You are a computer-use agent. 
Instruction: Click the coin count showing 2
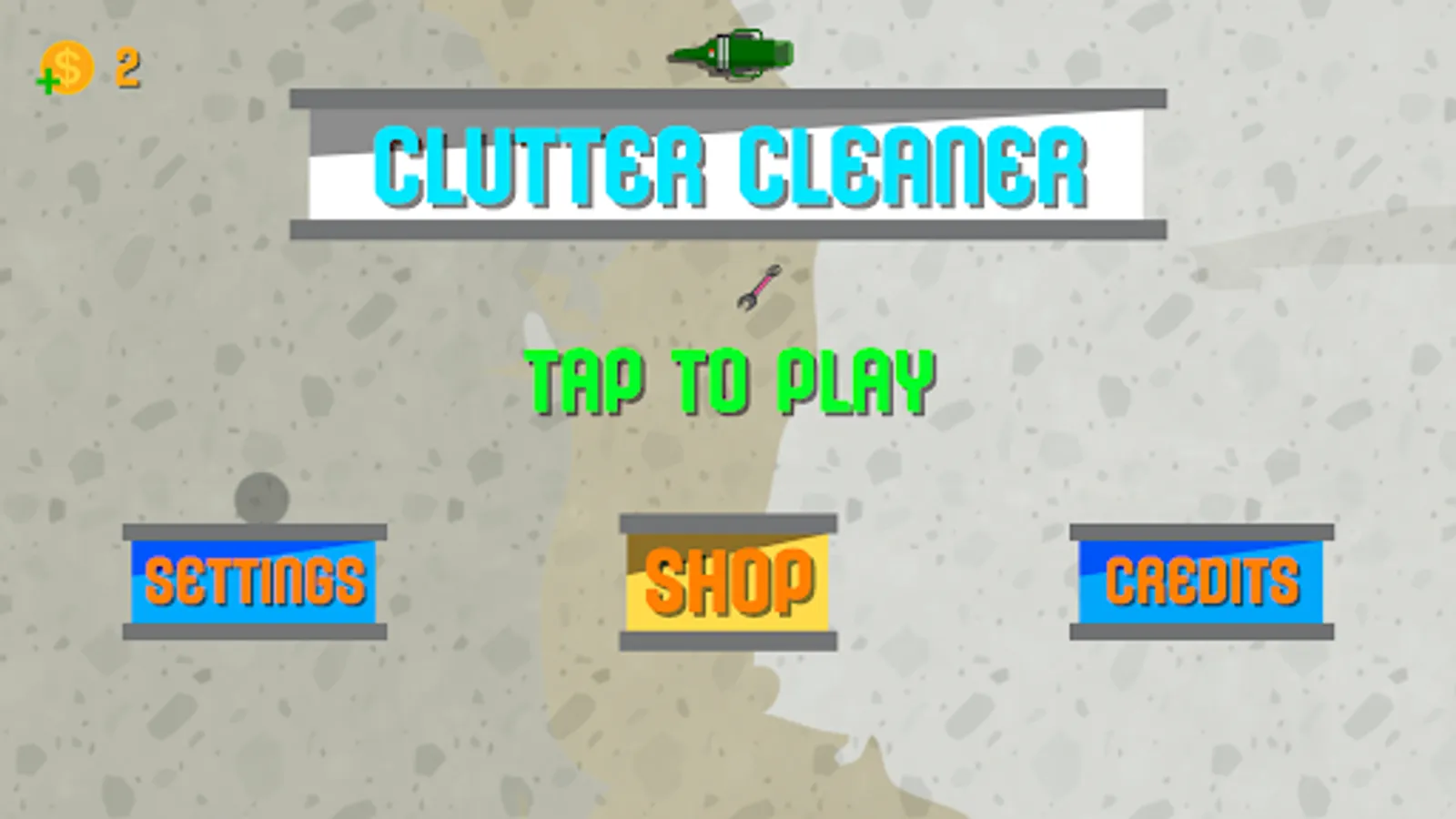[126, 69]
